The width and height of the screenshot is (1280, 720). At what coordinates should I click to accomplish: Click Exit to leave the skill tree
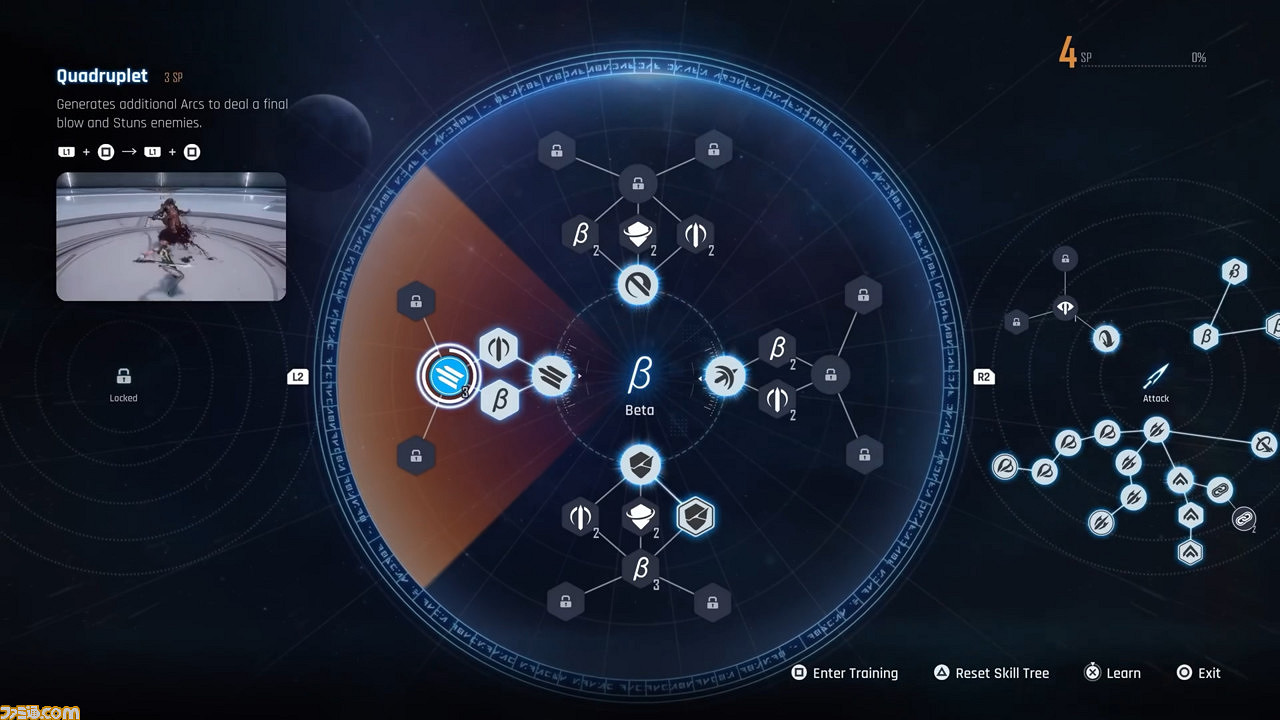[1199, 672]
